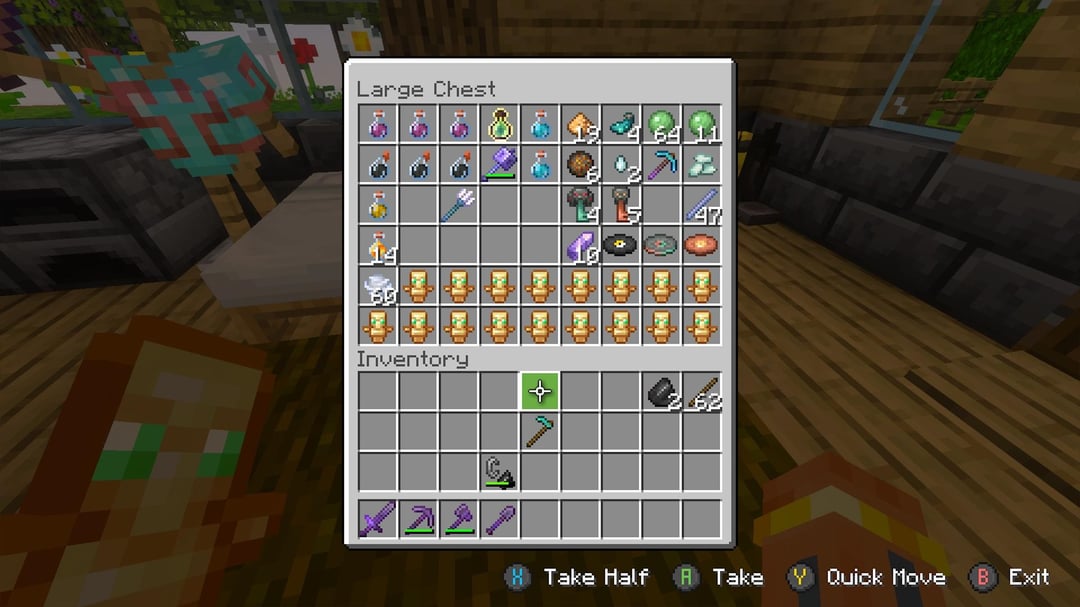Select the netherite shovel in the hotbar
The width and height of the screenshot is (1080, 607).
pos(499,519)
